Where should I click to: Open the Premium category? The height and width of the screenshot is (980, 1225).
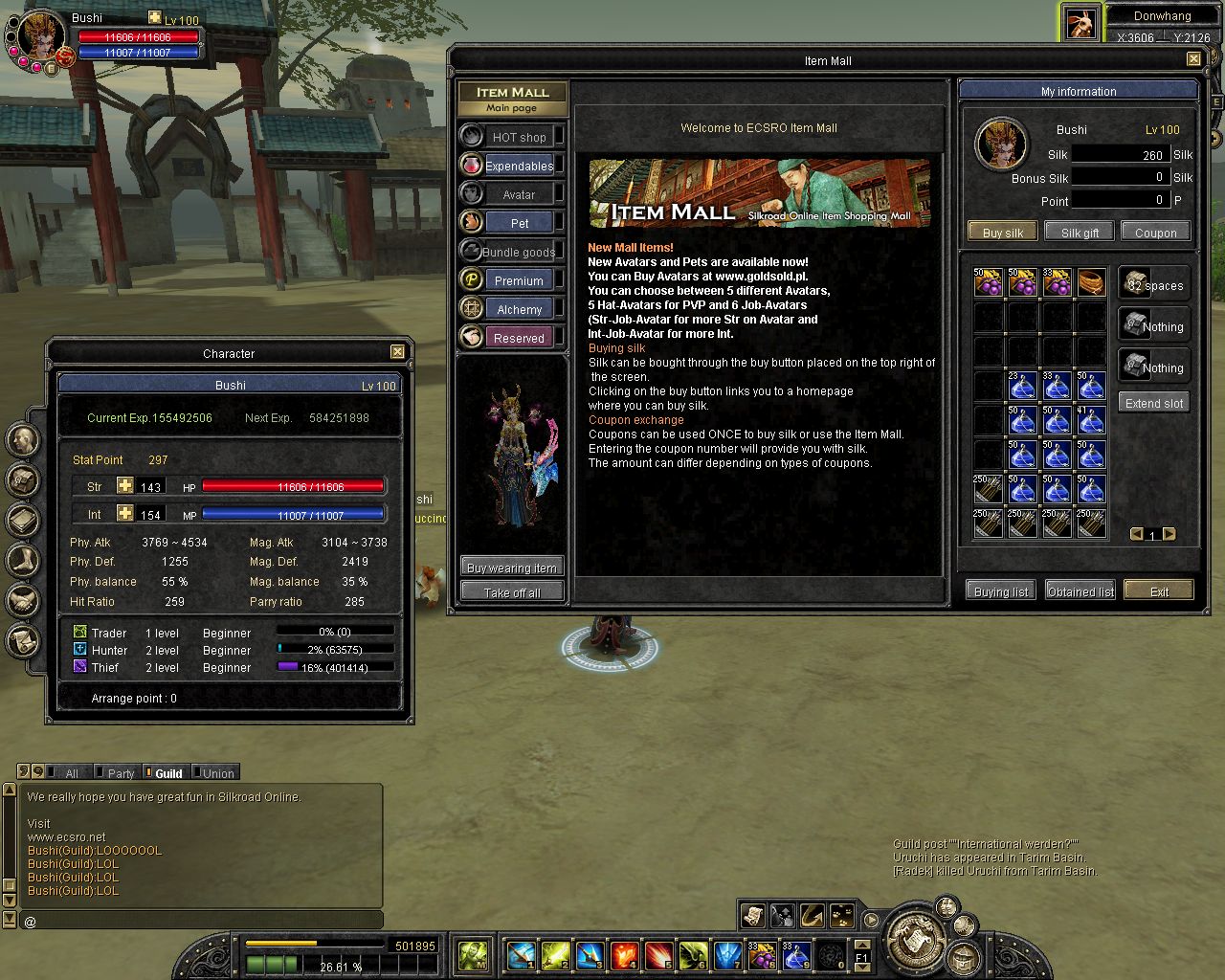[518, 280]
